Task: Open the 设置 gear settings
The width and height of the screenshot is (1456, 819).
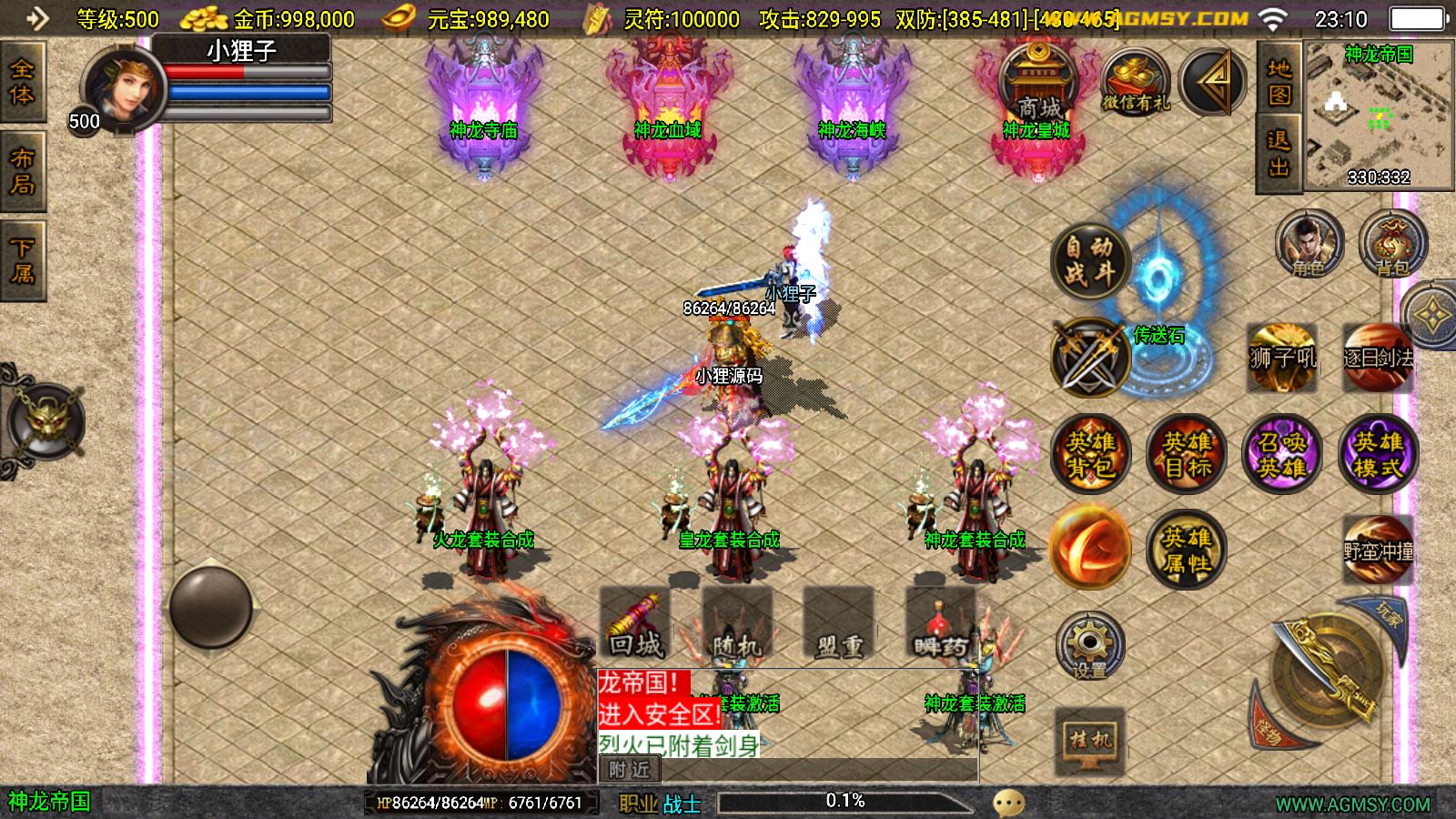Action: pos(1089,646)
